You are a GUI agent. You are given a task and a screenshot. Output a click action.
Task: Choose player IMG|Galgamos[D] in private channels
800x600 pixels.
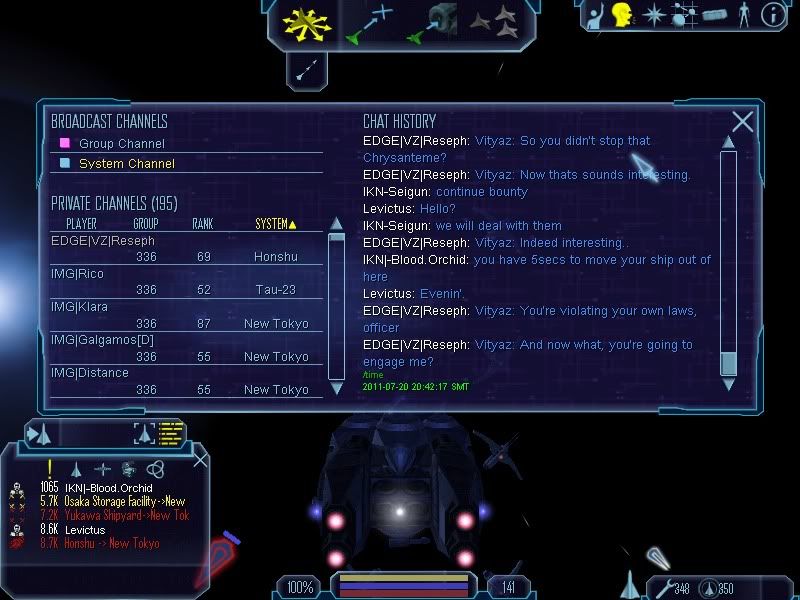103,340
